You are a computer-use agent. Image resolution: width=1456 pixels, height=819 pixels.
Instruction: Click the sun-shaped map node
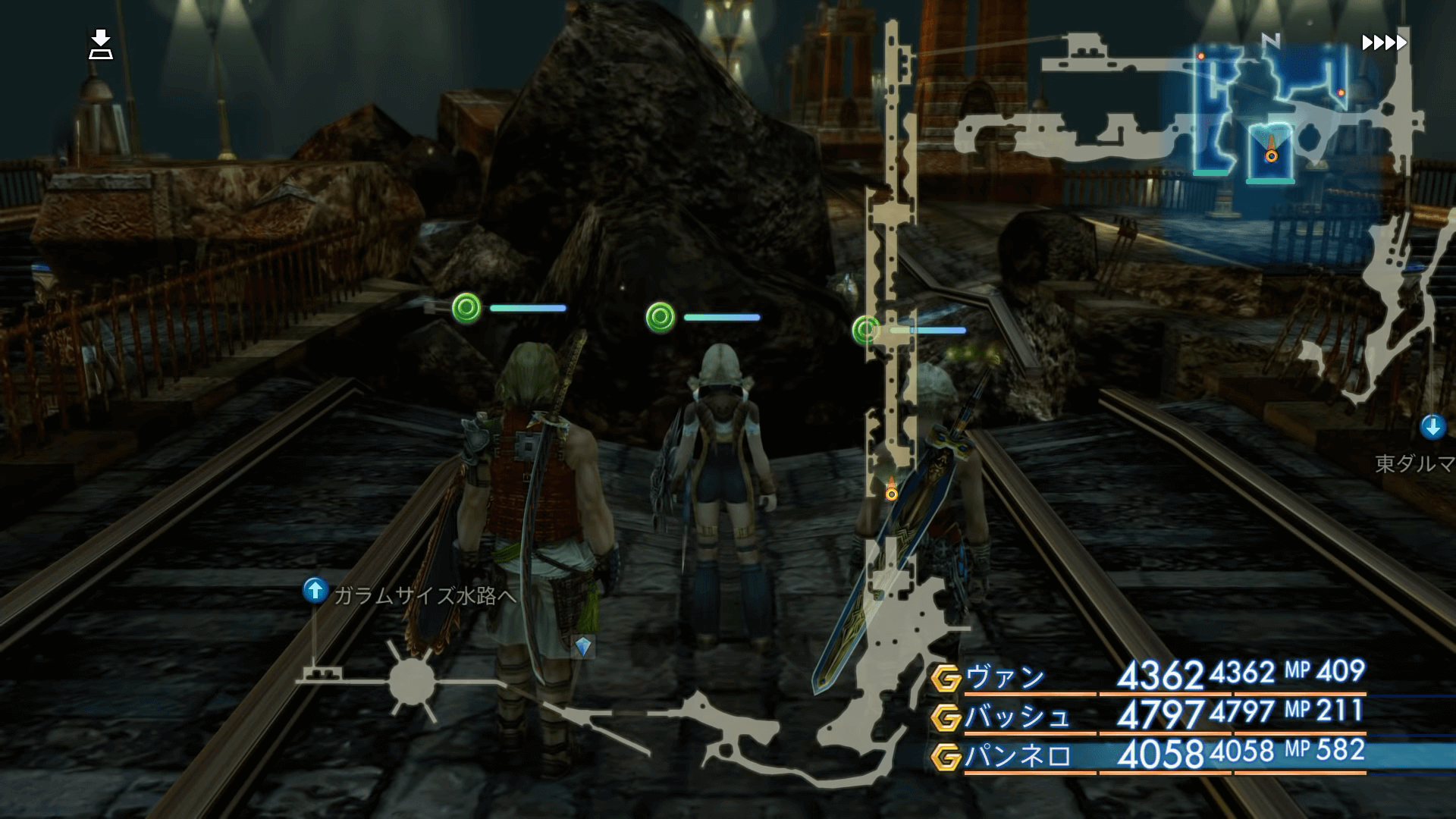pos(411,680)
